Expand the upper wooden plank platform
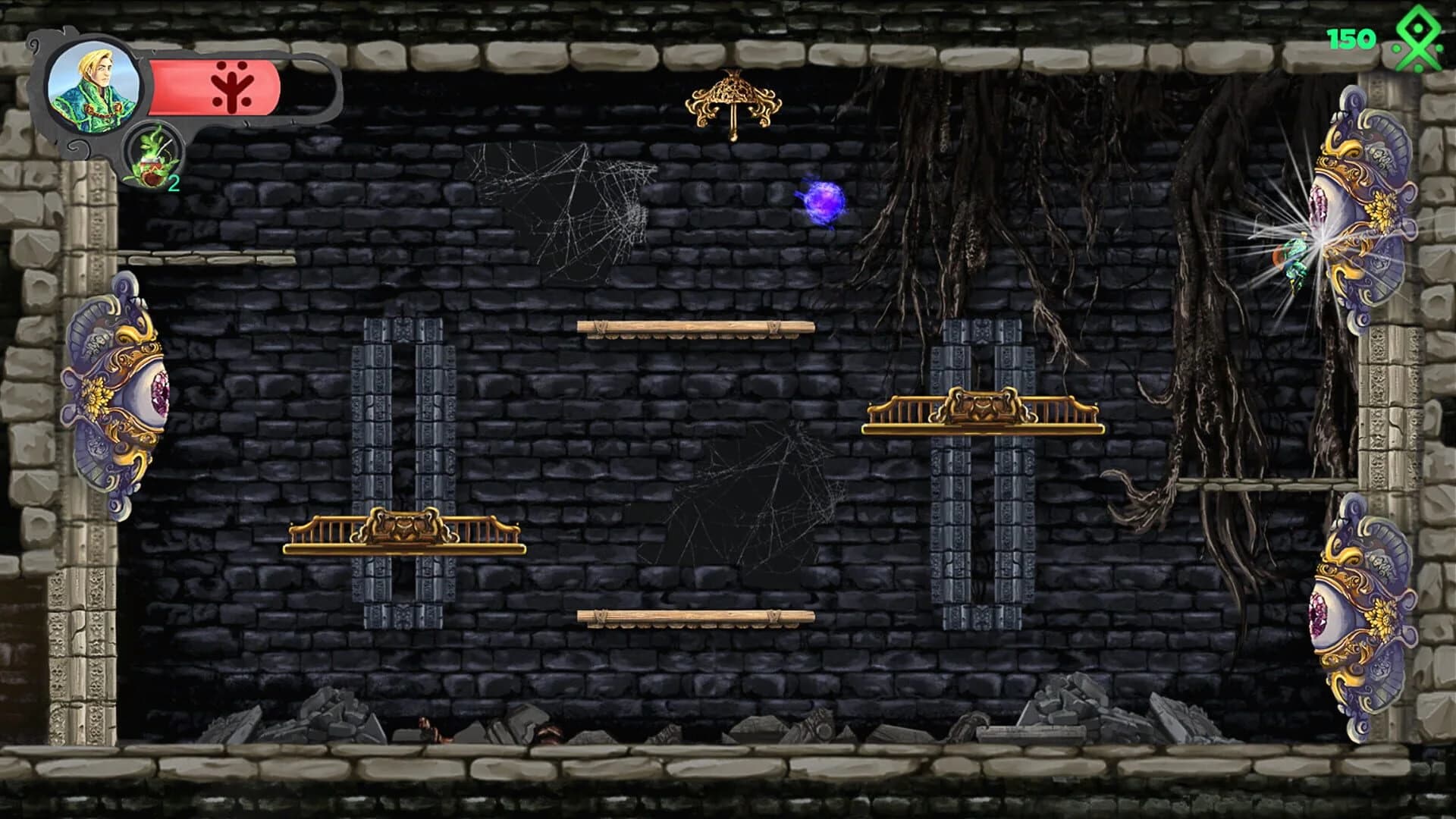This screenshot has height=819, width=1456. pyautogui.click(x=694, y=330)
